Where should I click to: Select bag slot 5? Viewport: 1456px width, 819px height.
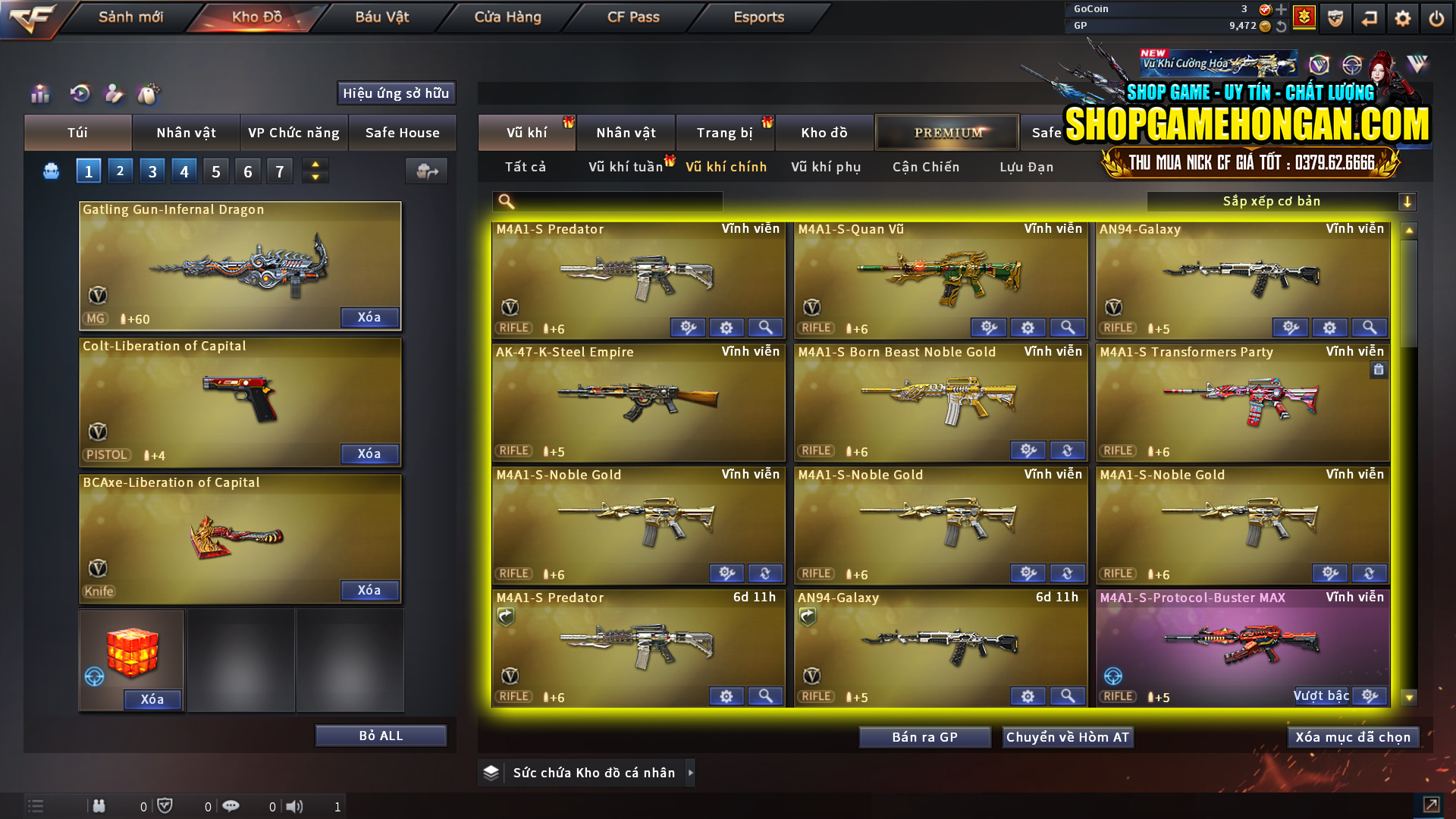point(215,171)
